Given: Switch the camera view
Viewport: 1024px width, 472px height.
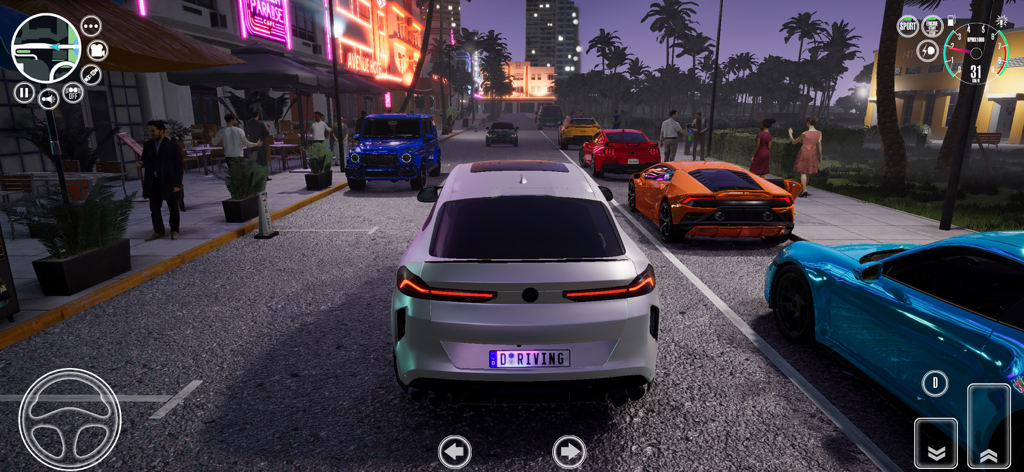Looking at the screenshot, I should coord(97,50).
